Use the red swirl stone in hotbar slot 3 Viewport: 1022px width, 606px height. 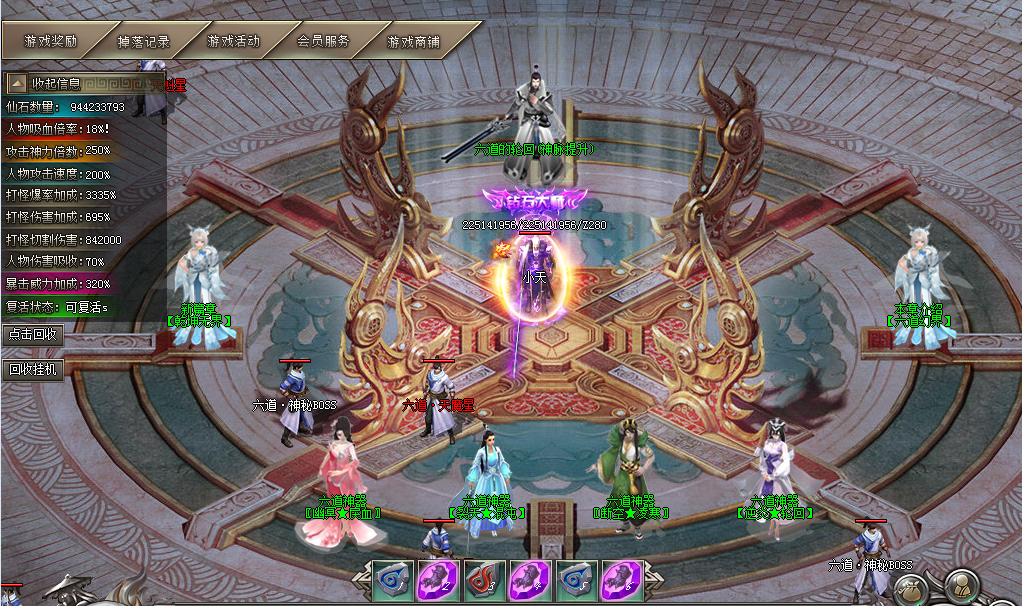point(485,581)
